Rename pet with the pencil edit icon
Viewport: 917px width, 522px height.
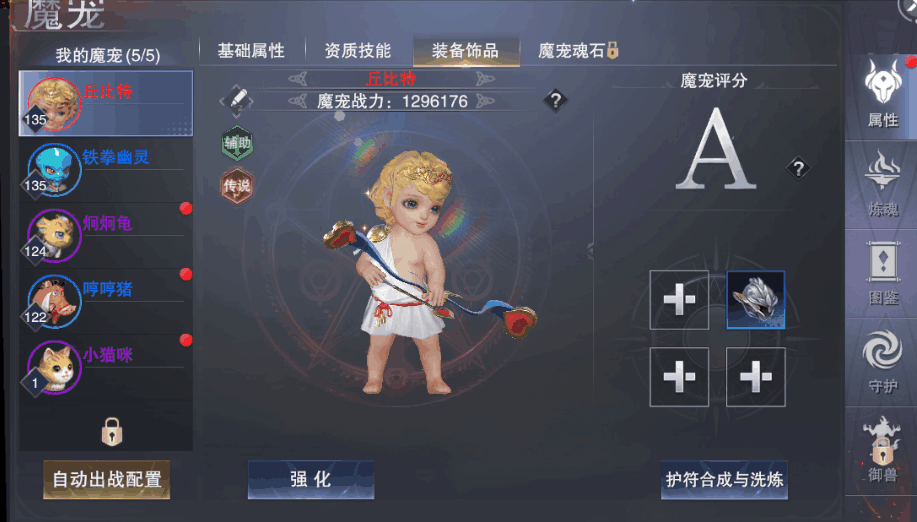[237, 98]
